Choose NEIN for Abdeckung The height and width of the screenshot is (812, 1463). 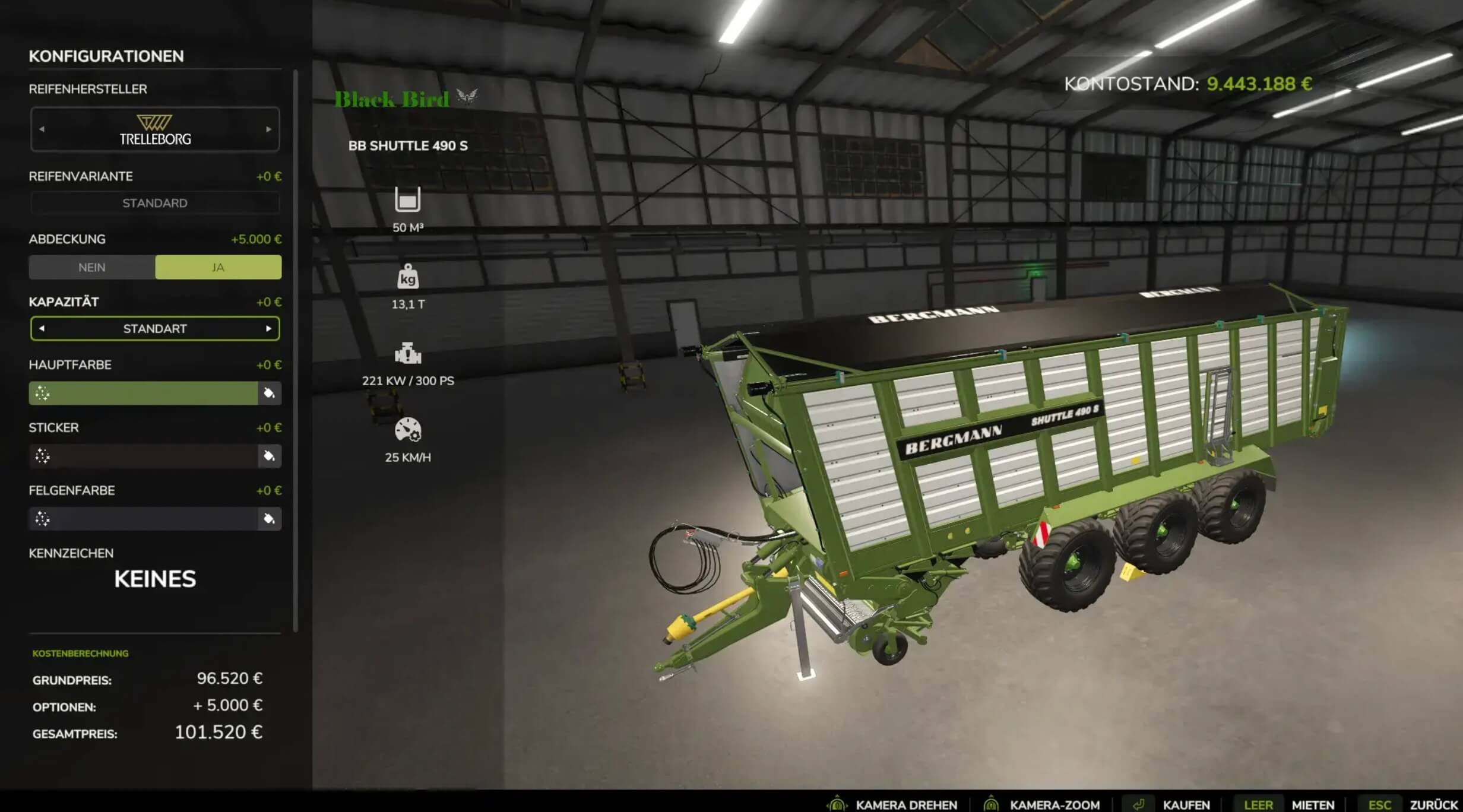click(x=92, y=268)
